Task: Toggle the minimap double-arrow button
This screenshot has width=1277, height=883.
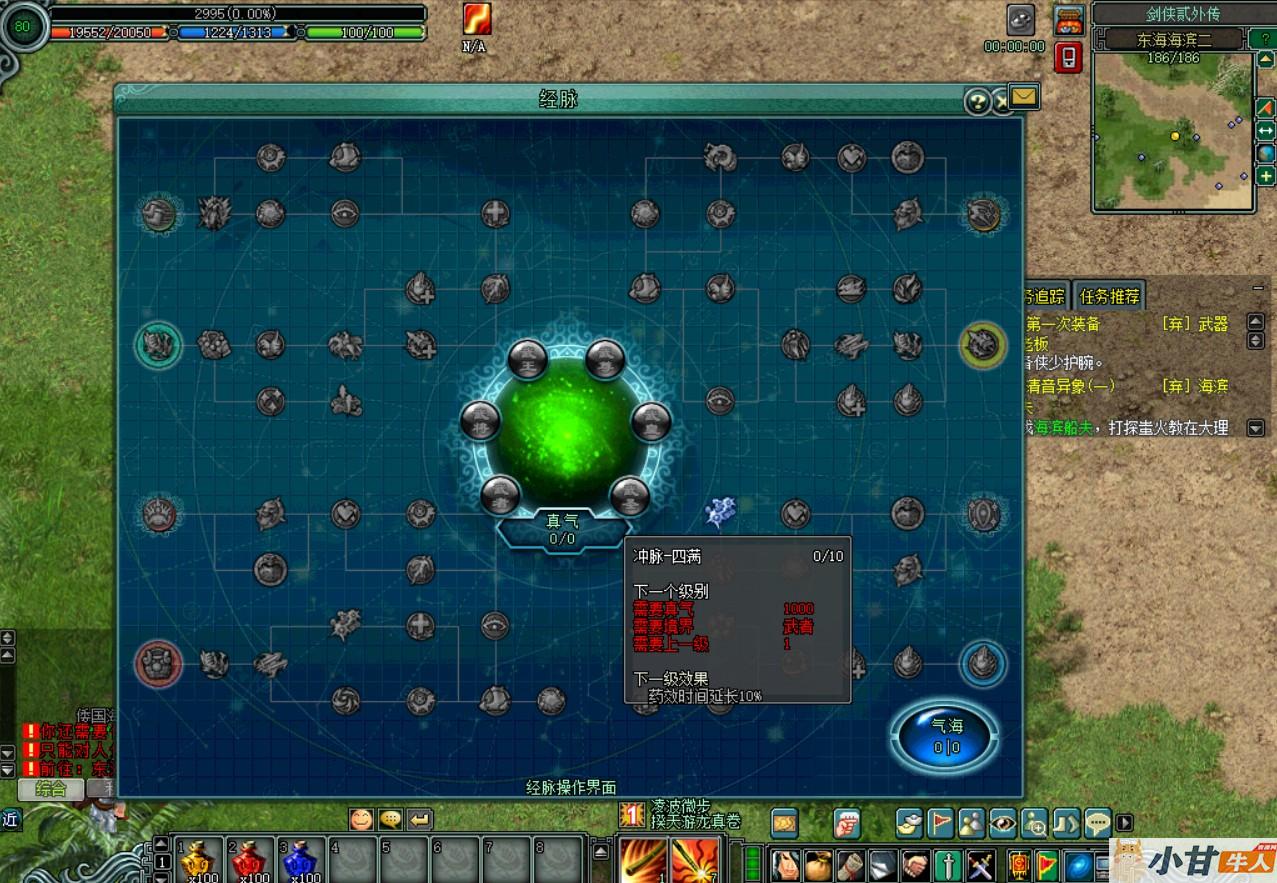Action: [x=1266, y=130]
